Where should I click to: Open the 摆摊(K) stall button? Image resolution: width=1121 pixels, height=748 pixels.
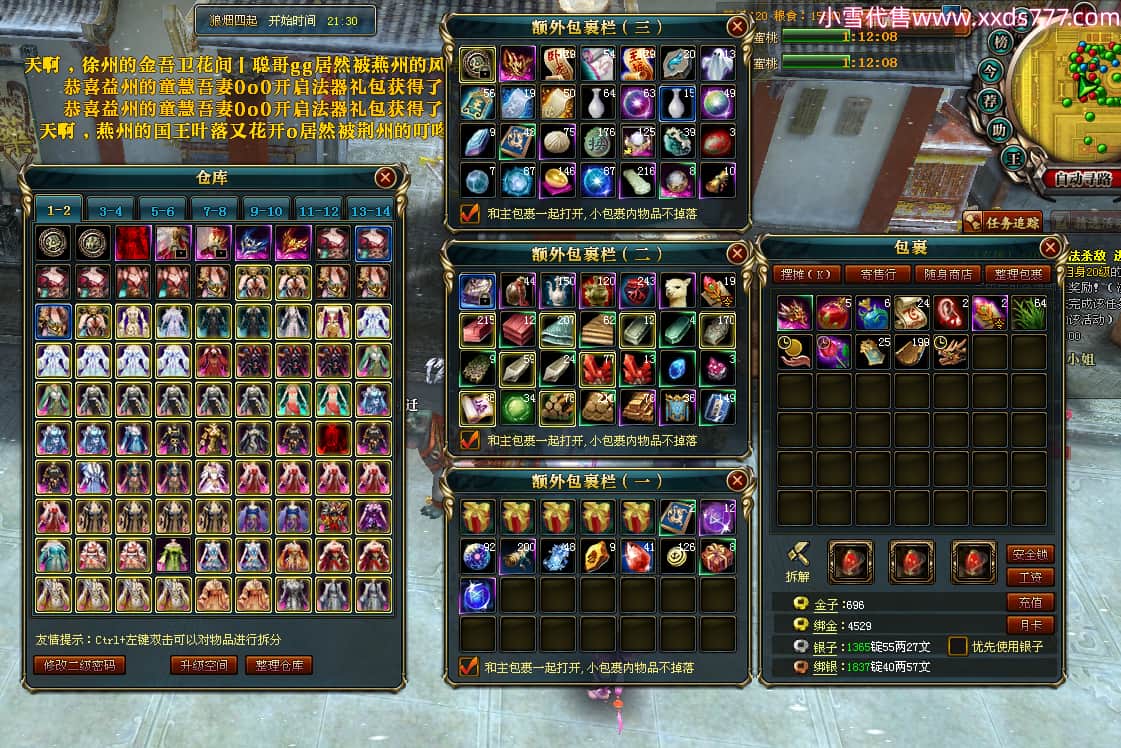pos(806,274)
